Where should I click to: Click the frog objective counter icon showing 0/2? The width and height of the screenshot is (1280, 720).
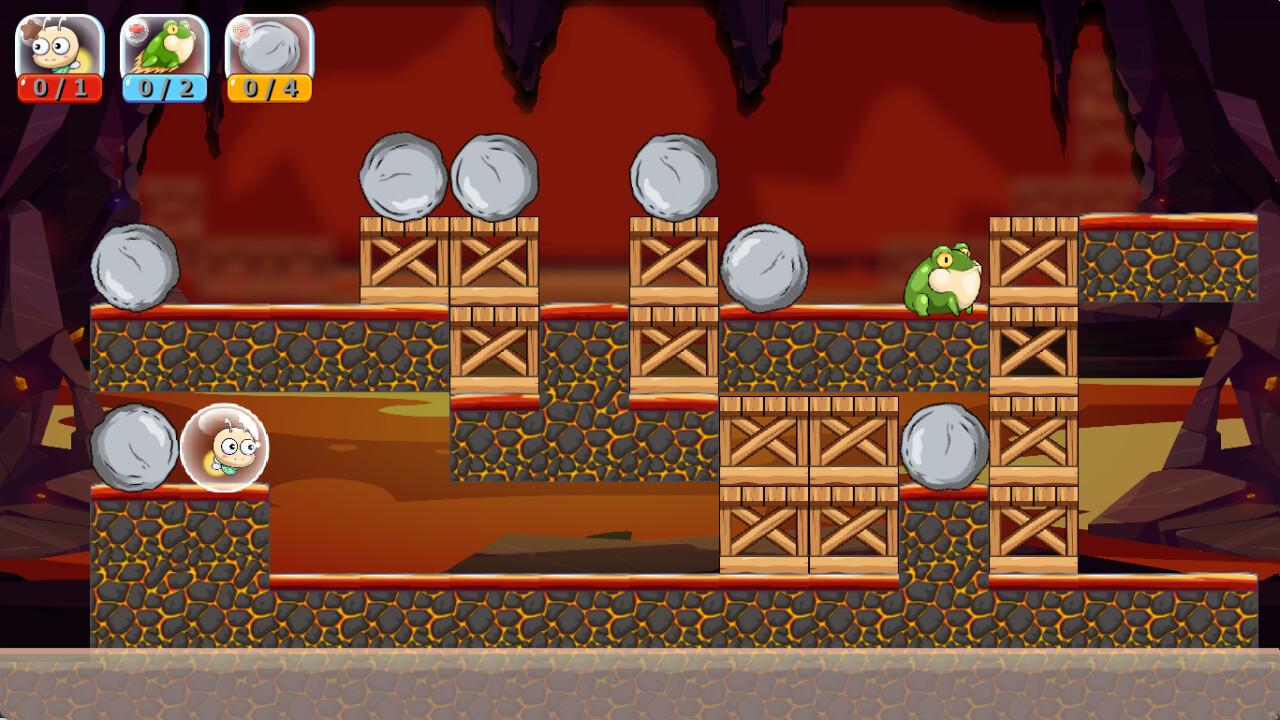click(165, 55)
